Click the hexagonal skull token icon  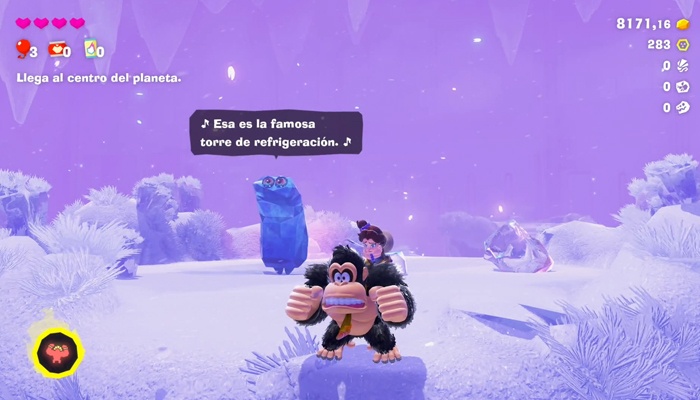683,45
